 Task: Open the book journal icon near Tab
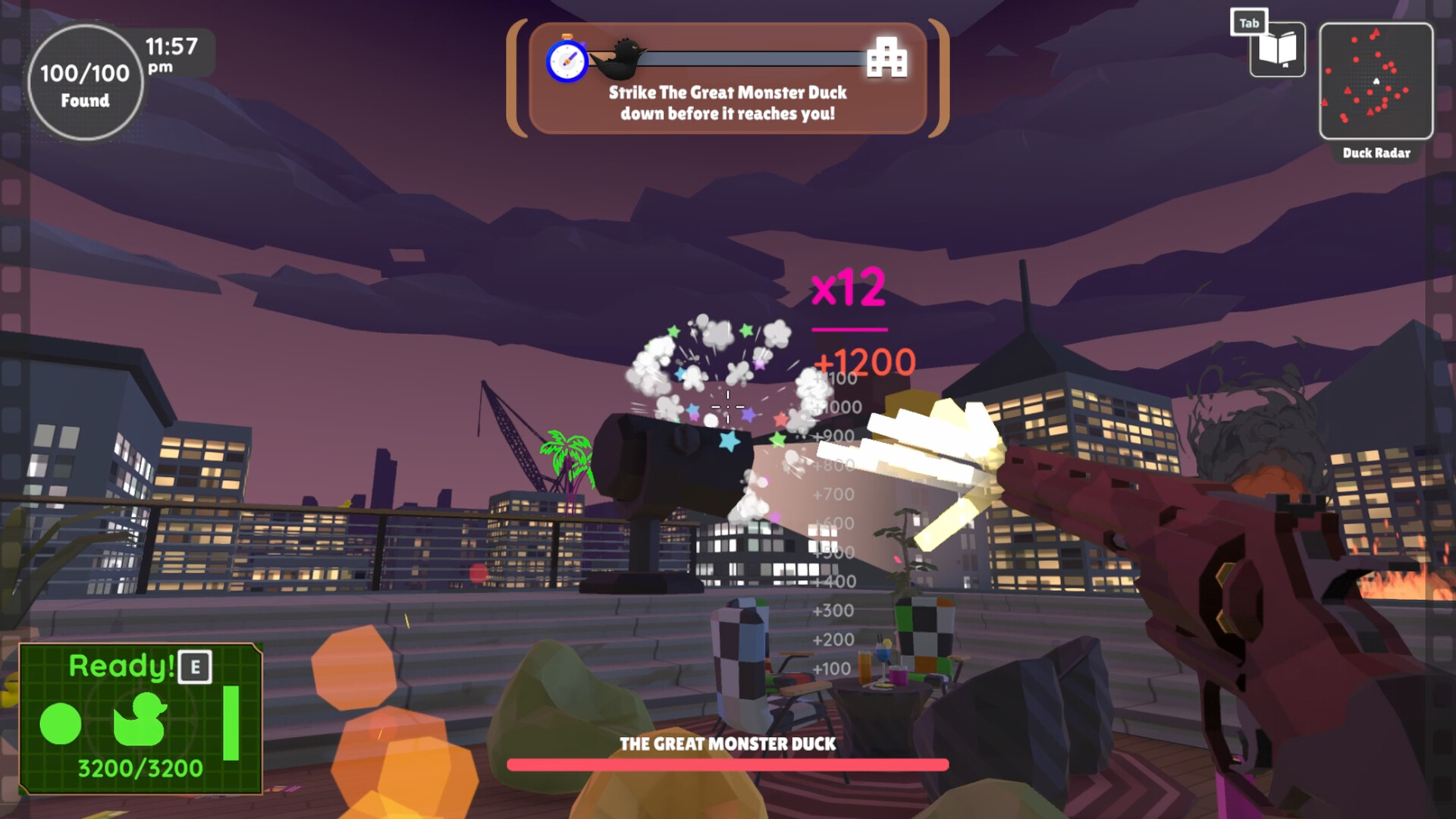[1278, 49]
